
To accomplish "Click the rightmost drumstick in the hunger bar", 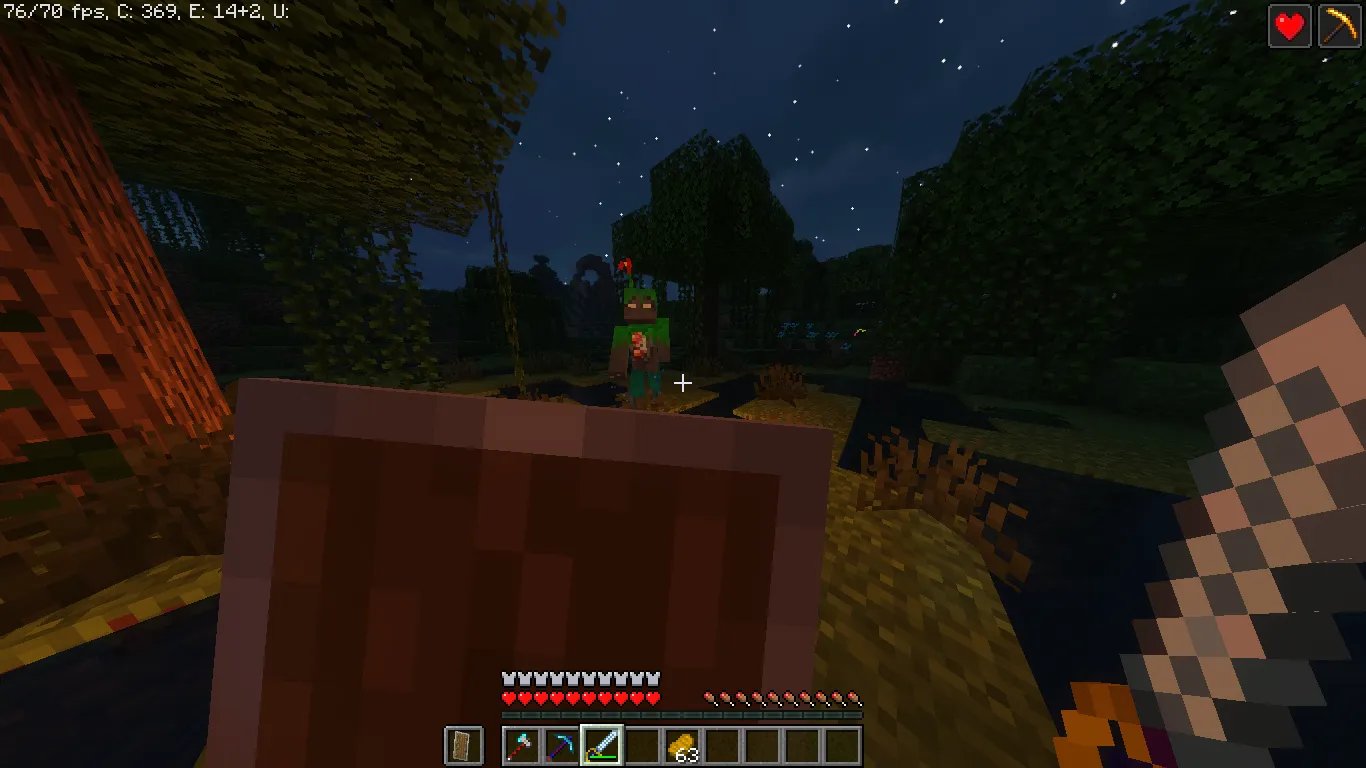I will (x=855, y=698).
